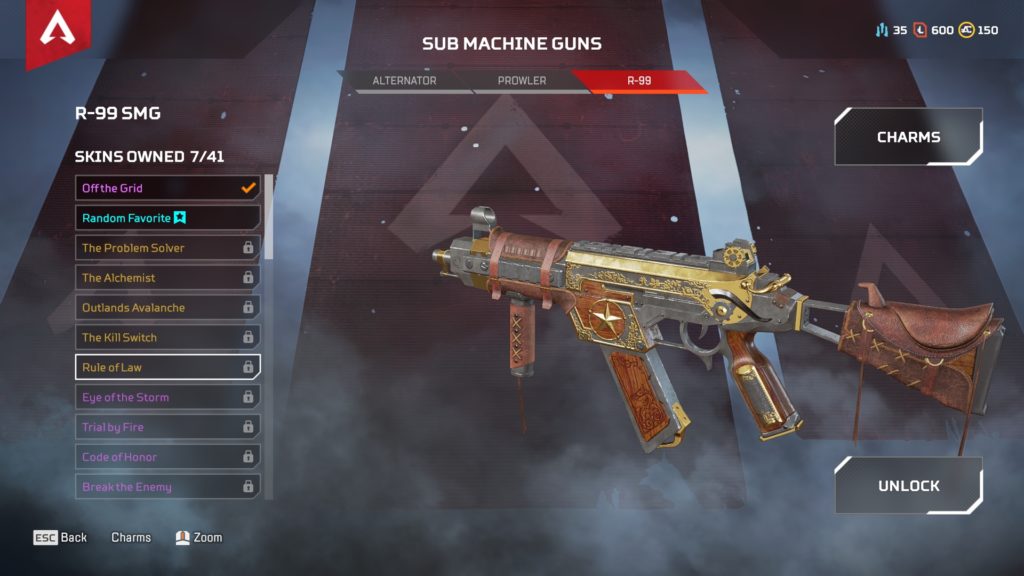
Task: View the Eye of the Storm skin
Action: point(168,397)
